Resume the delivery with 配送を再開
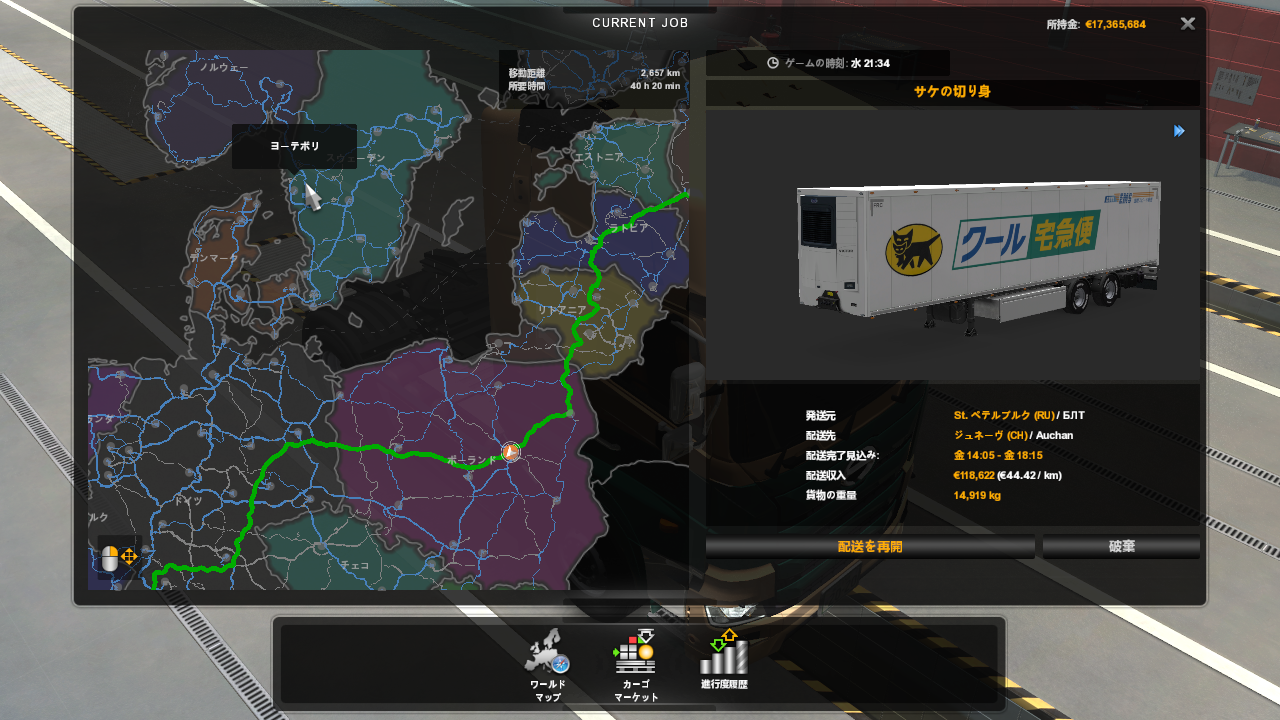 (870, 547)
